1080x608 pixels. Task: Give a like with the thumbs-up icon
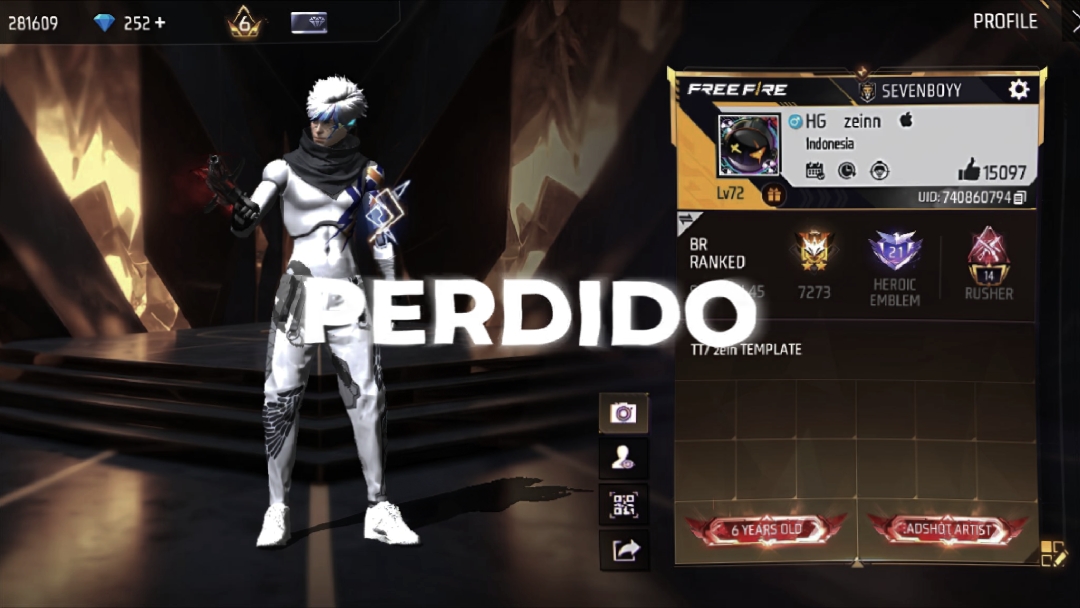pos(968,170)
